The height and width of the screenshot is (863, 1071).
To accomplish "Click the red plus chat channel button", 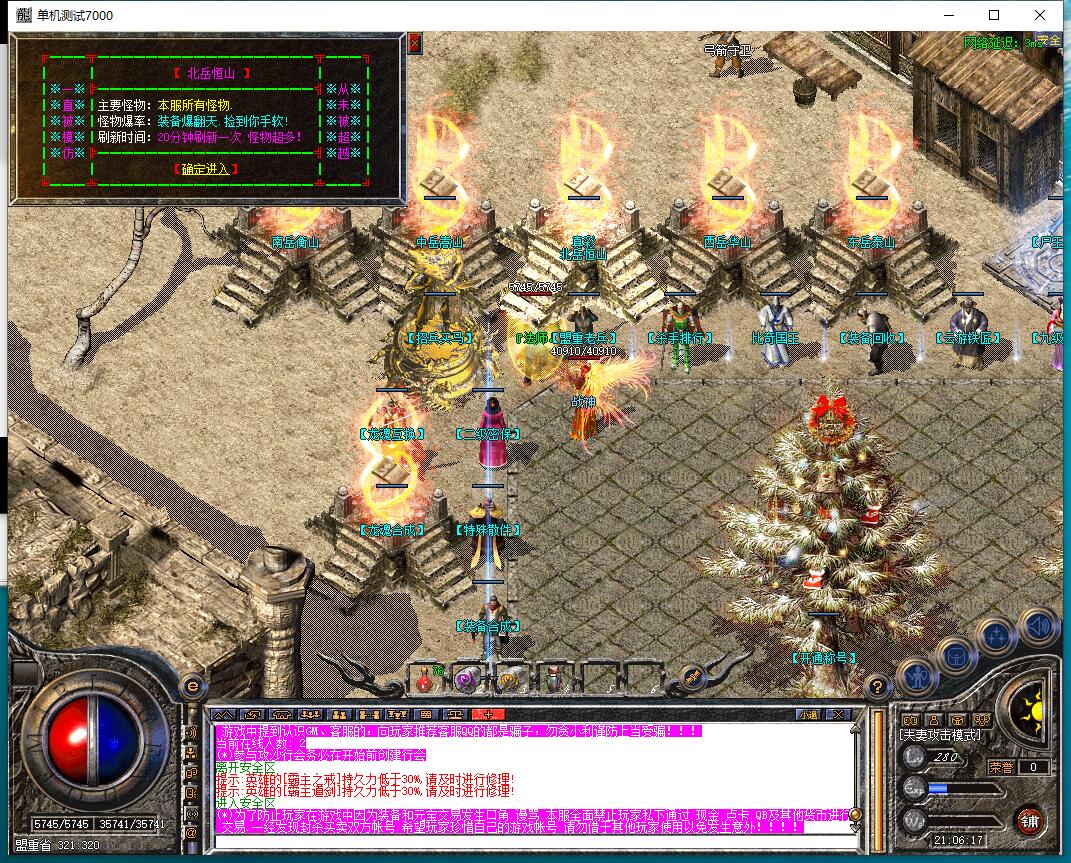I will [488, 714].
